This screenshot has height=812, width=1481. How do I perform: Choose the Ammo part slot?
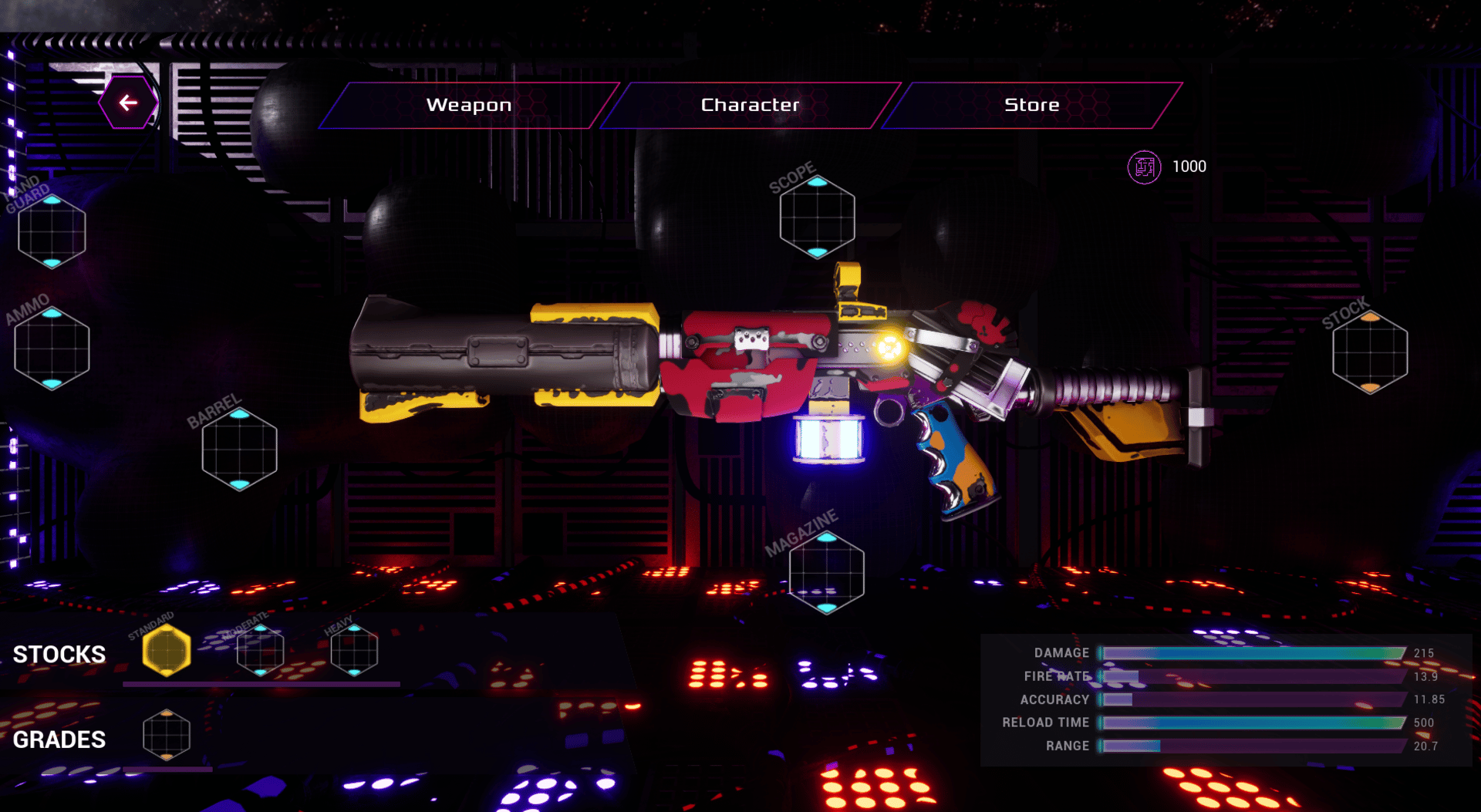(x=52, y=349)
